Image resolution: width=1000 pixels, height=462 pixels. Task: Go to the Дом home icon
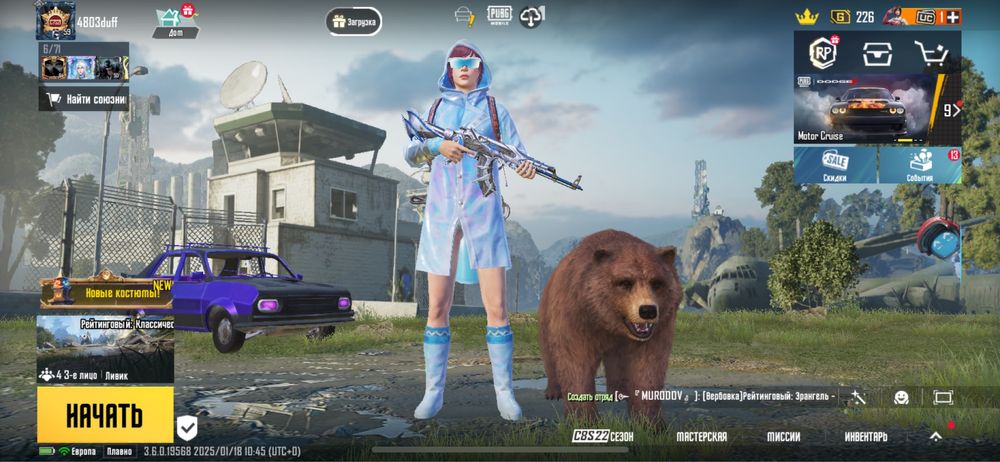click(x=175, y=21)
